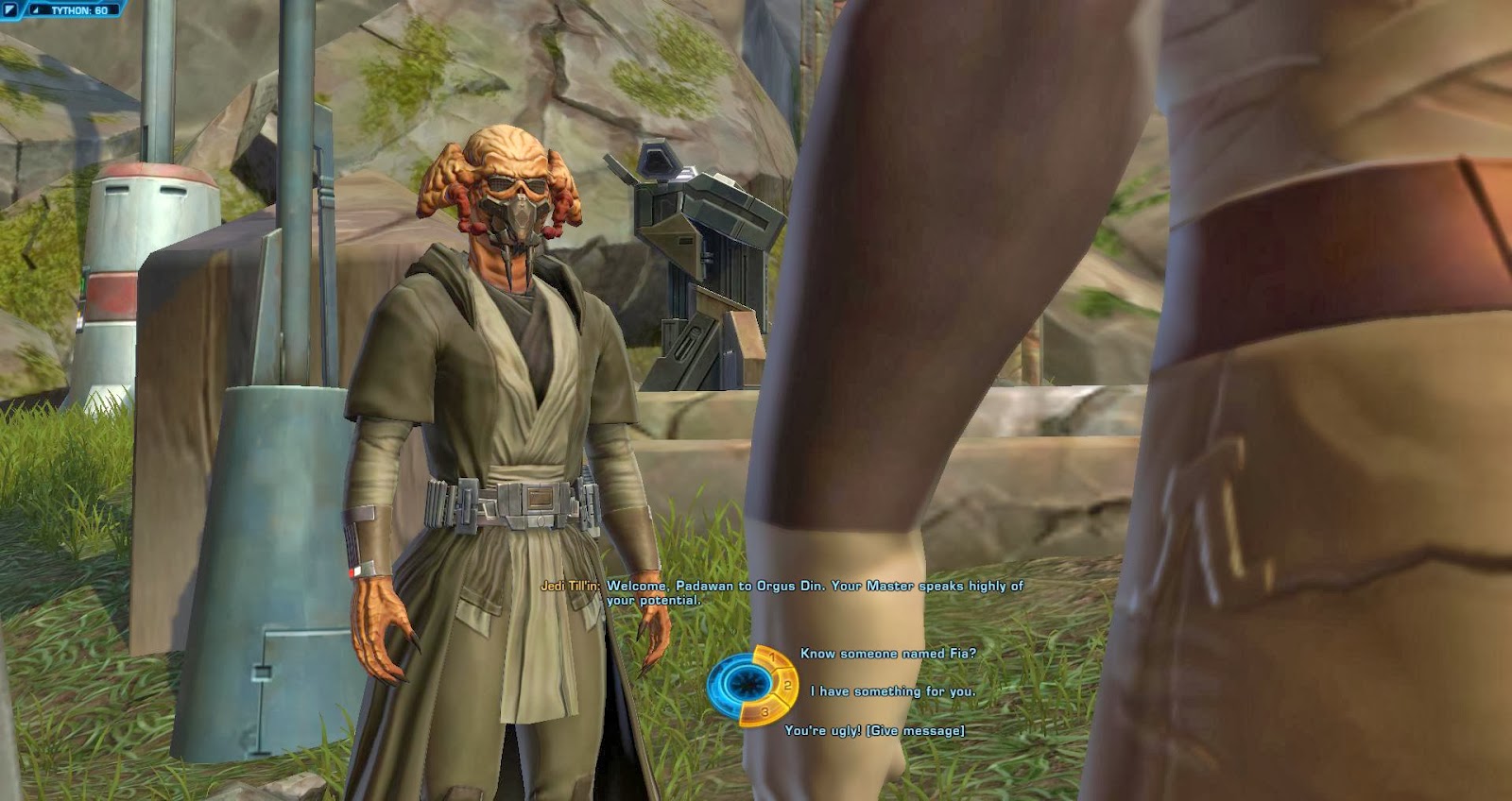1512x801 pixels.
Task: Click the arrow icon in the top-left corner
Action: click(x=9, y=10)
